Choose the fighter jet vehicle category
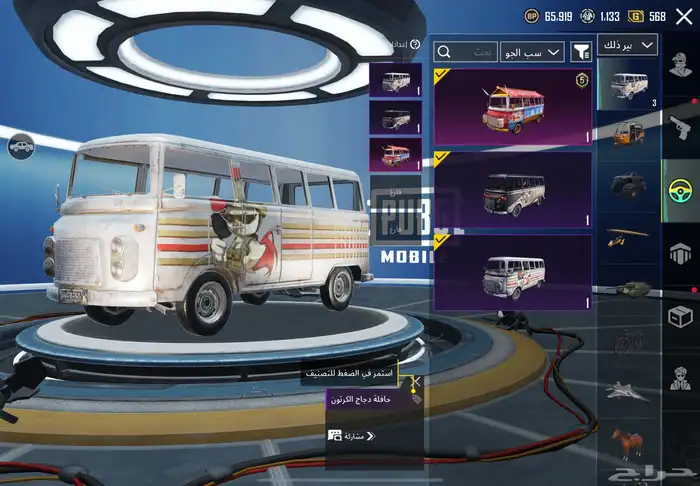 click(627, 390)
